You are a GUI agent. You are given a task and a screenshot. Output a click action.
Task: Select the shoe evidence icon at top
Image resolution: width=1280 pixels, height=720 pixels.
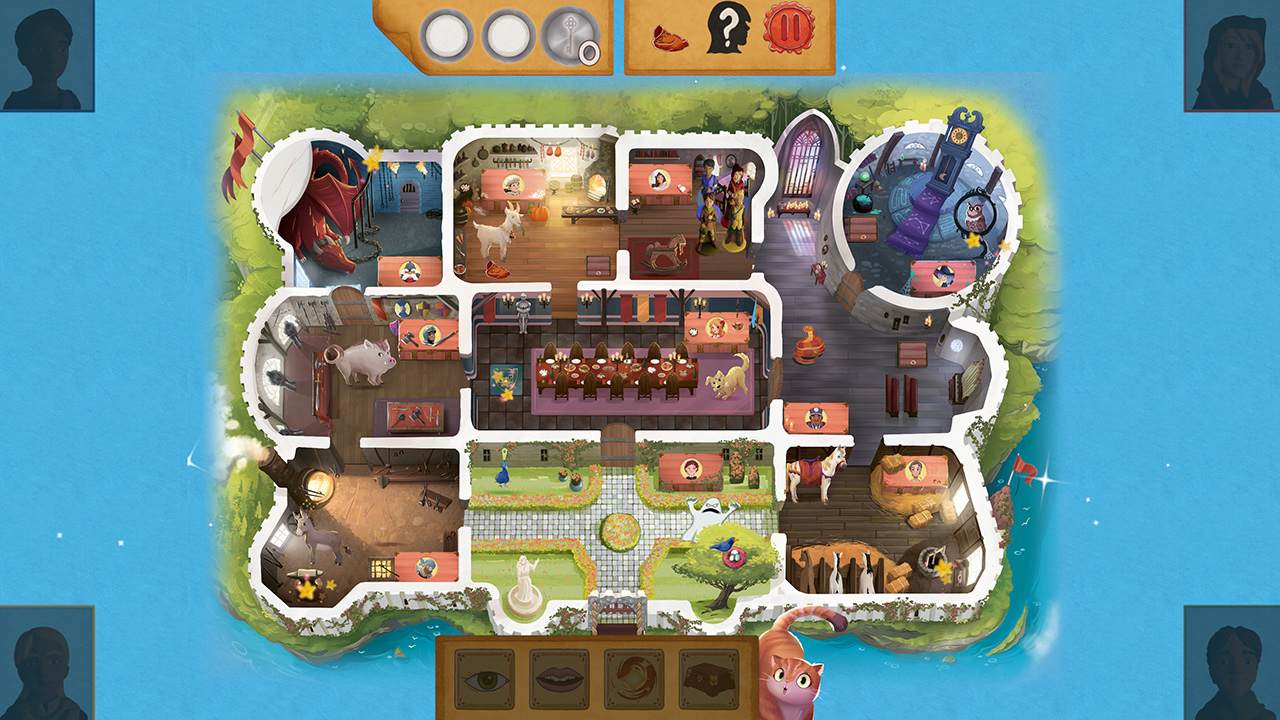coord(670,38)
